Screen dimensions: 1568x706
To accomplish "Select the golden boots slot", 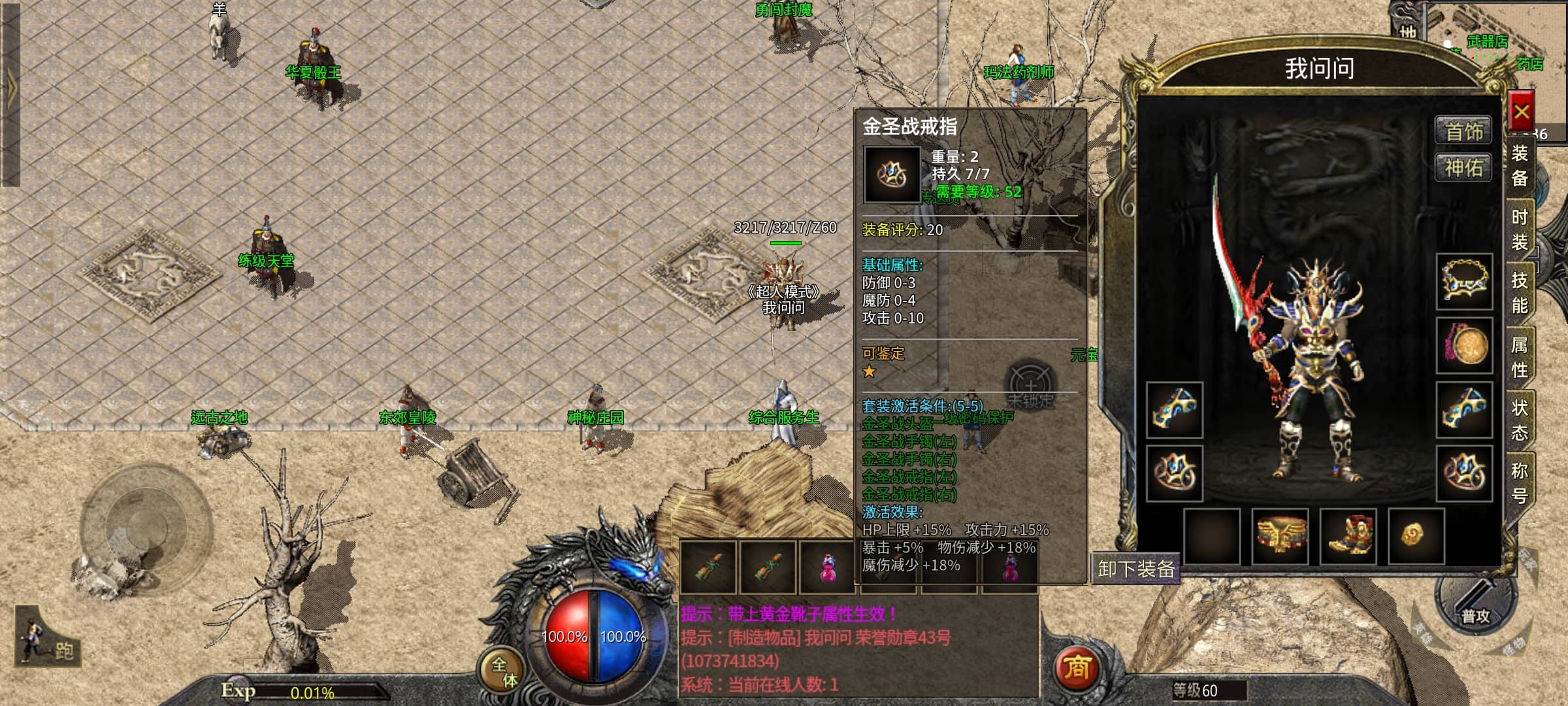I will pyautogui.click(x=1348, y=536).
